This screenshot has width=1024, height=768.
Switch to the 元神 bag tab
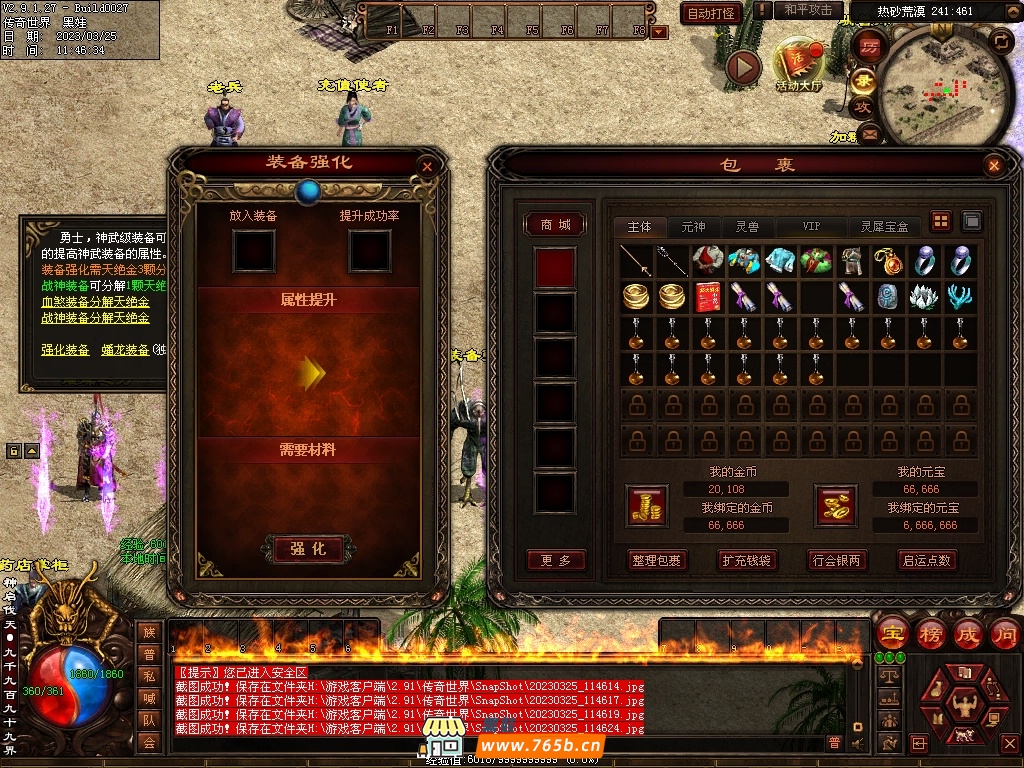693,227
